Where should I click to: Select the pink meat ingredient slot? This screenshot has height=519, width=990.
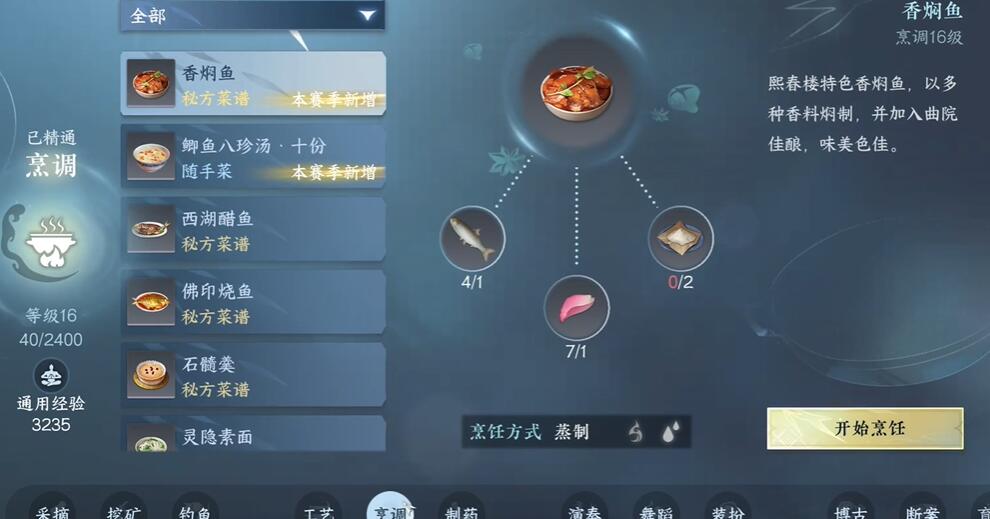coord(576,307)
